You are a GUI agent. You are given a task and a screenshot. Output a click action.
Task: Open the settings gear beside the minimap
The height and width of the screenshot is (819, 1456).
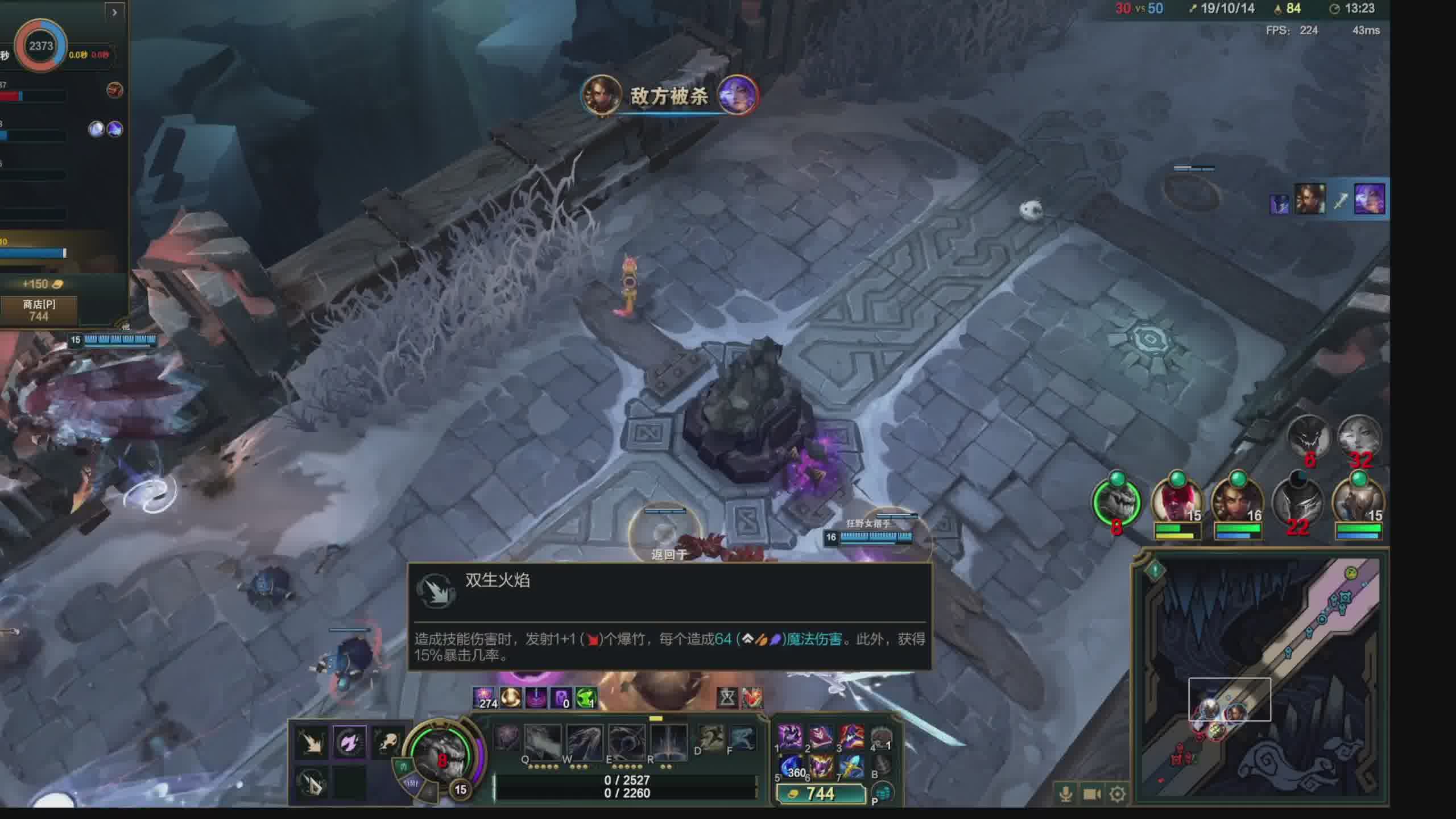point(1117,793)
